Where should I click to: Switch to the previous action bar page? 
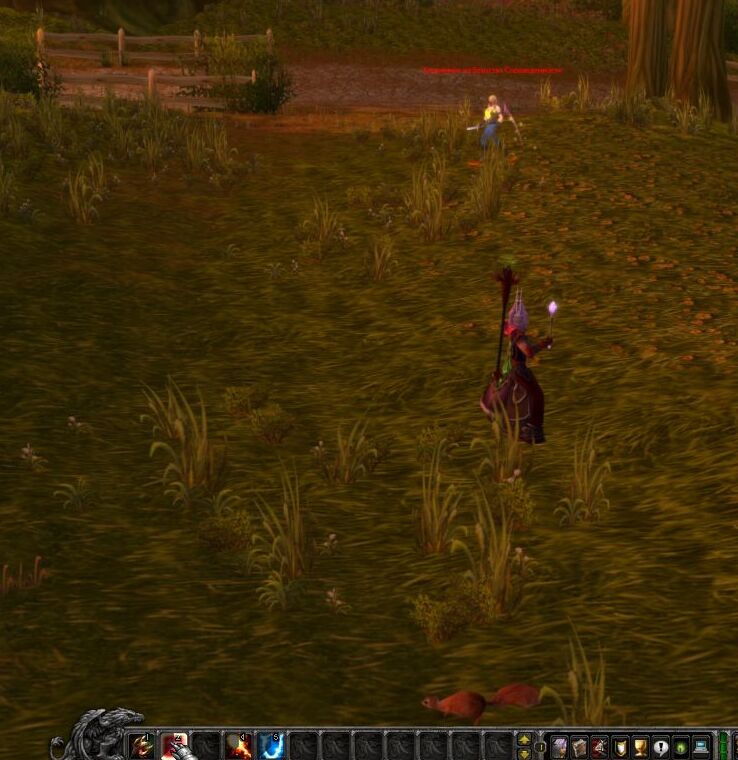point(524,740)
